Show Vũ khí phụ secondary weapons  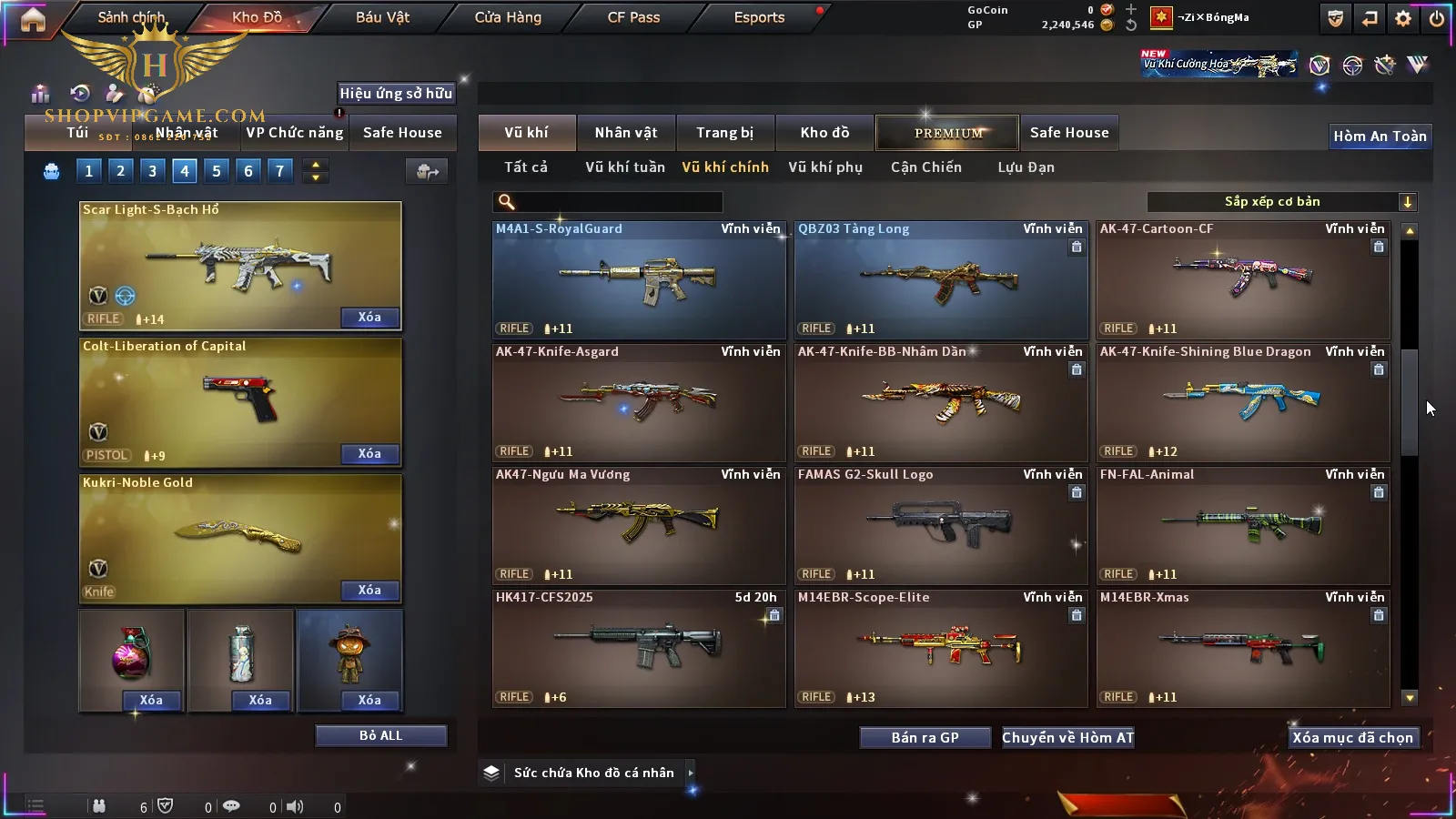point(825,167)
